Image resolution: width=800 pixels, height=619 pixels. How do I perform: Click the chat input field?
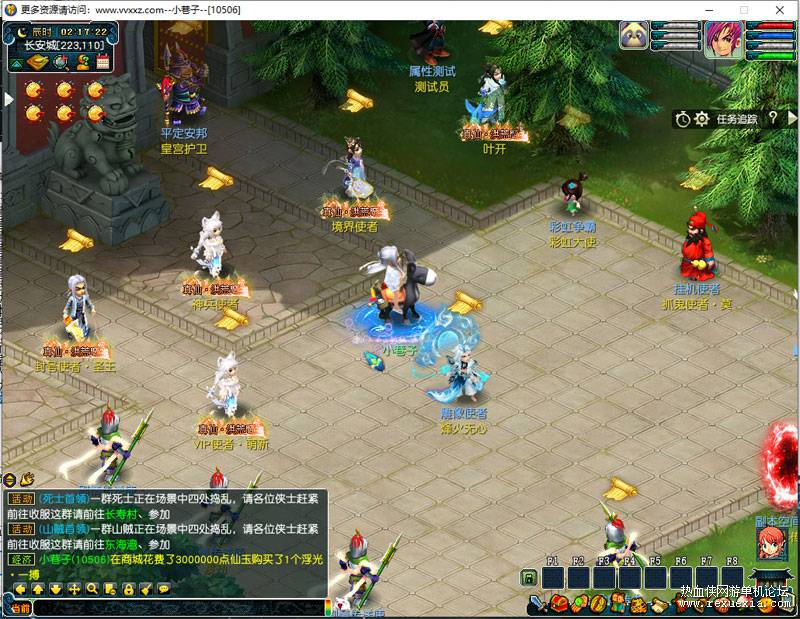point(180,606)
